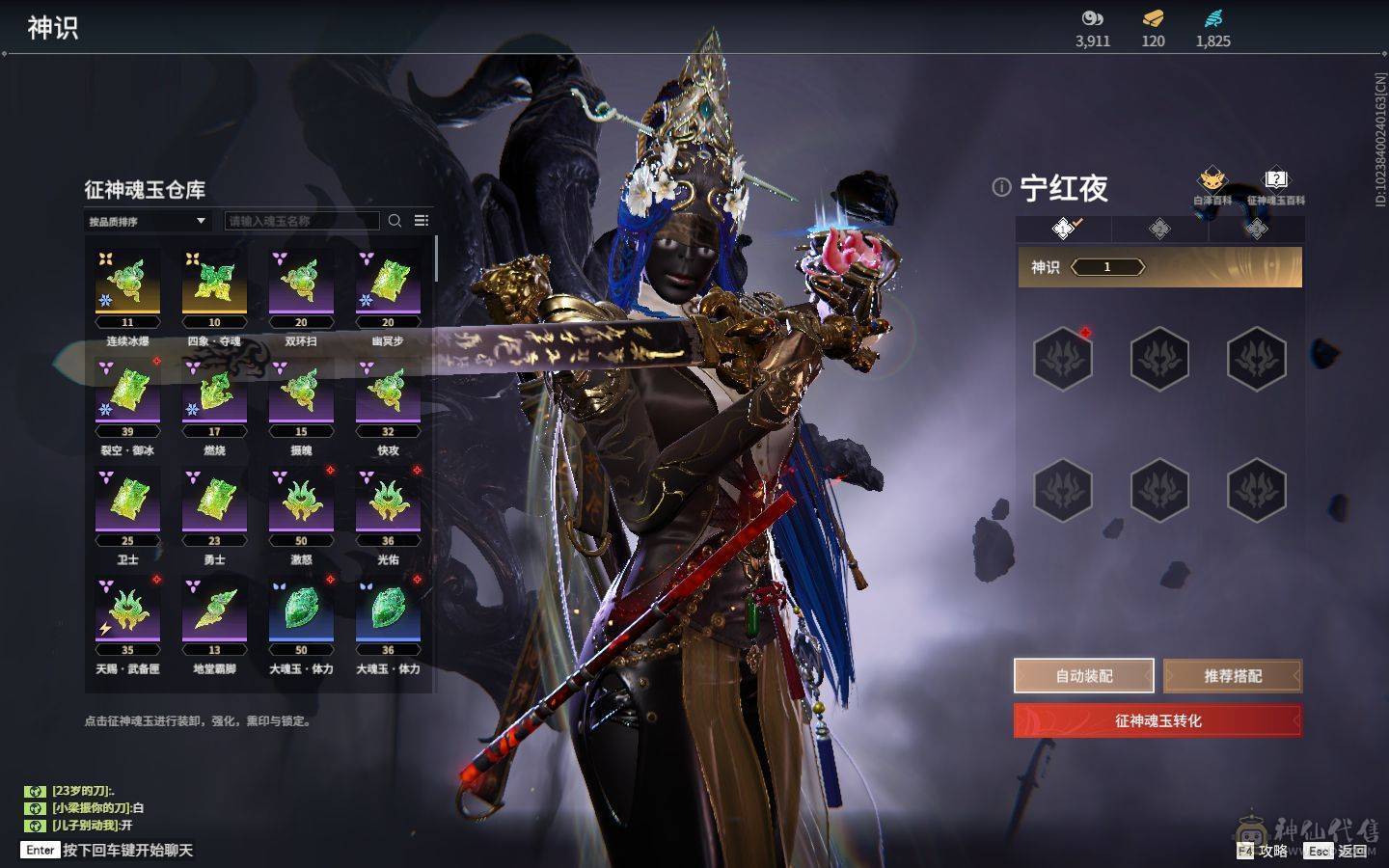This screenshot has width=1389, height=868.
Task: Open 推荐搭配 recommended loadouts
Action: pos(1232,676)
